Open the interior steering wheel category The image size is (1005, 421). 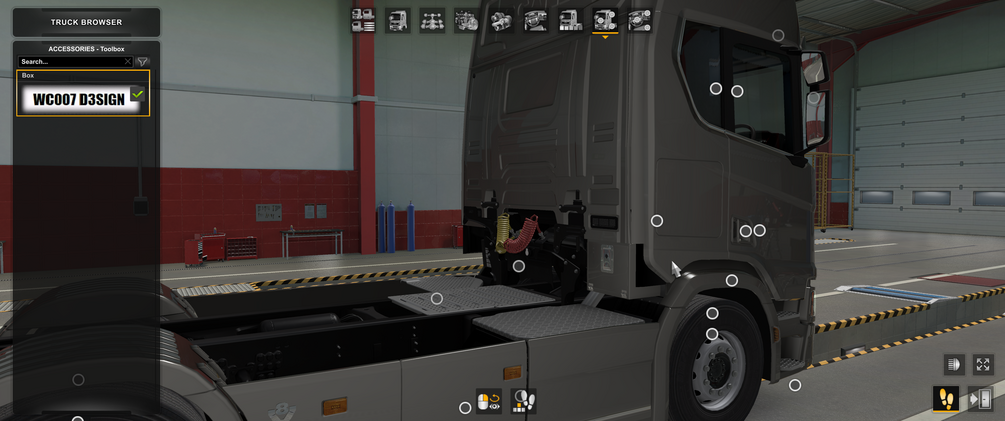click(536, 20)
